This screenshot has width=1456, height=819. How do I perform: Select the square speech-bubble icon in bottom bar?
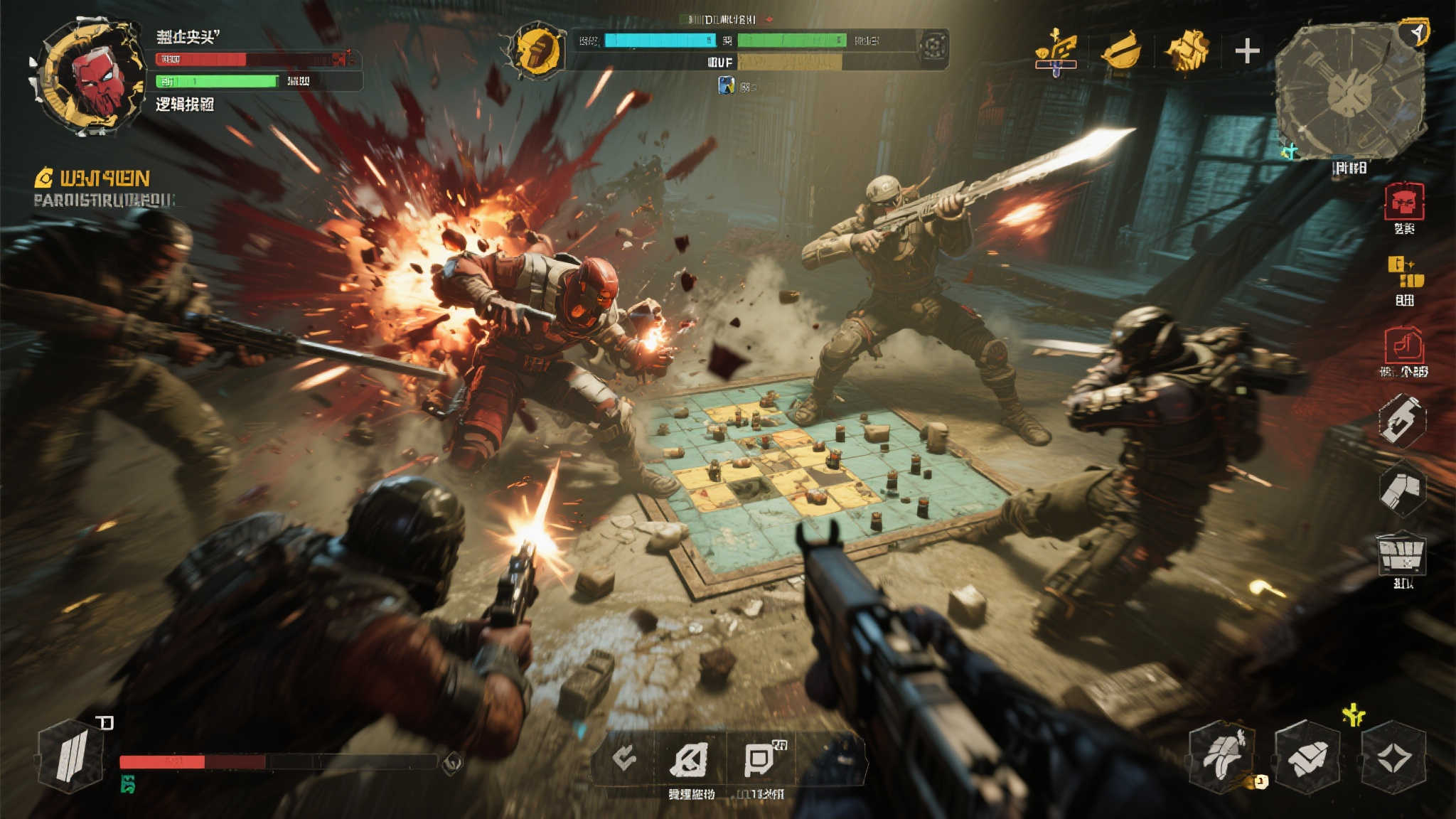[759, 759]
